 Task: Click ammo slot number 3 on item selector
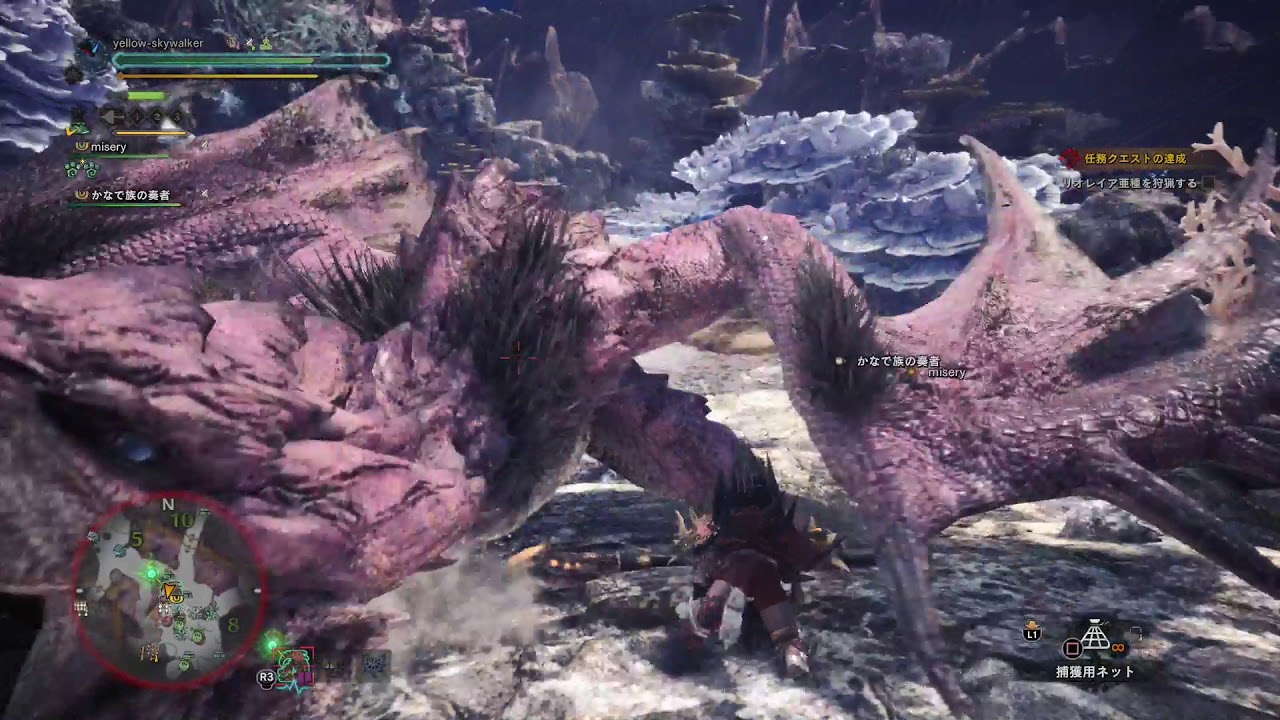pos(179,118)
